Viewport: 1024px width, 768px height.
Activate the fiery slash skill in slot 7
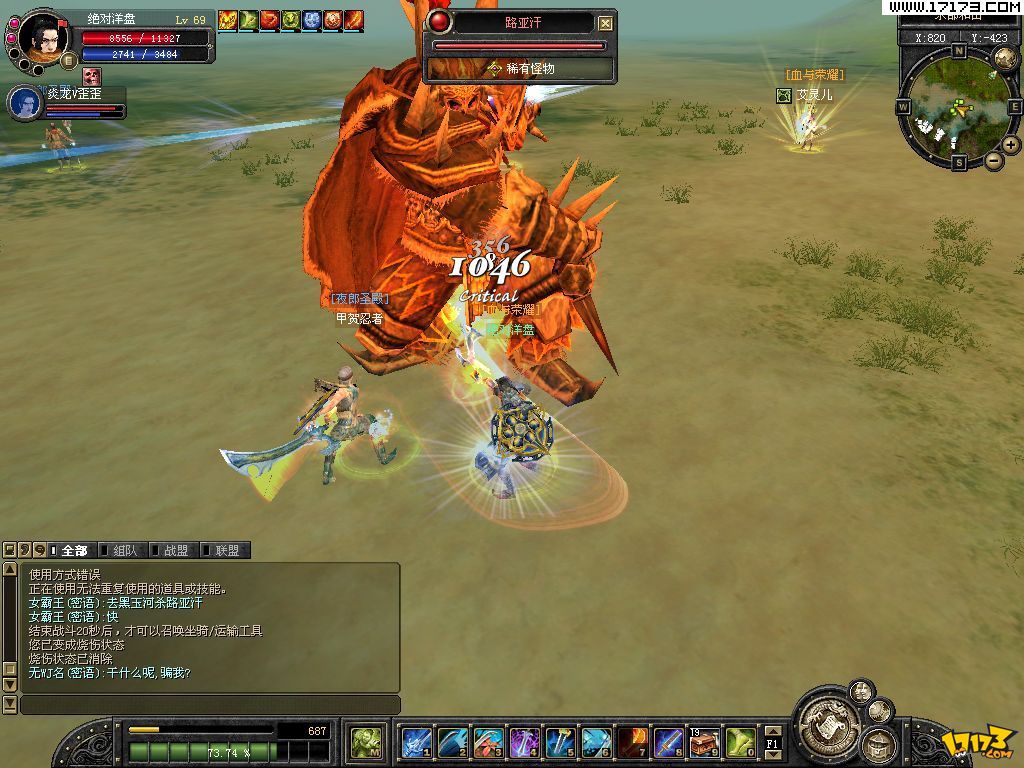[x=632, y=743]
